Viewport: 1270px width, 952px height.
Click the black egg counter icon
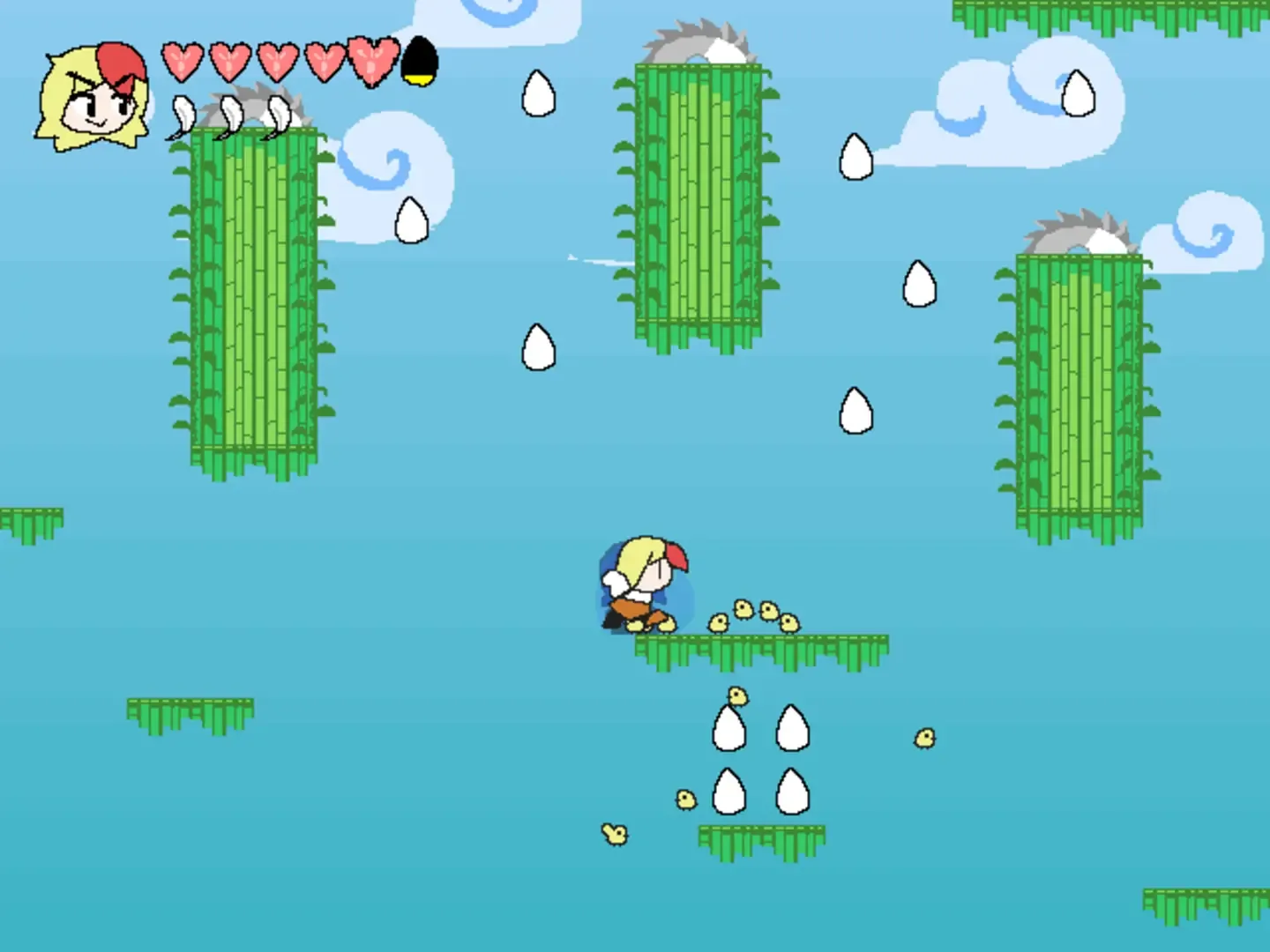pyautogui.click(x=419, y=62)
